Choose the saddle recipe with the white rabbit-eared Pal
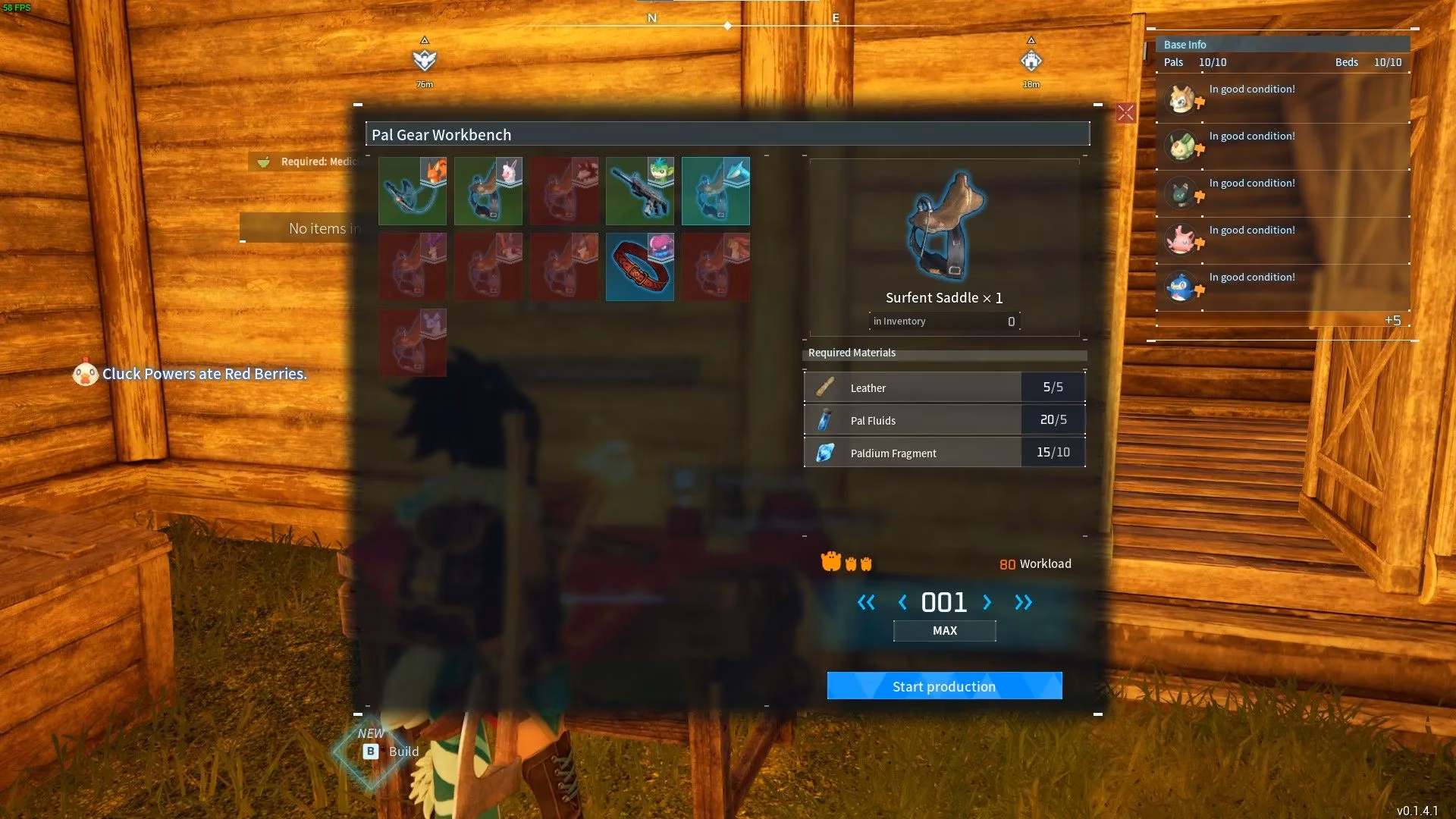 pyautogui.click(x=488, y=191)
